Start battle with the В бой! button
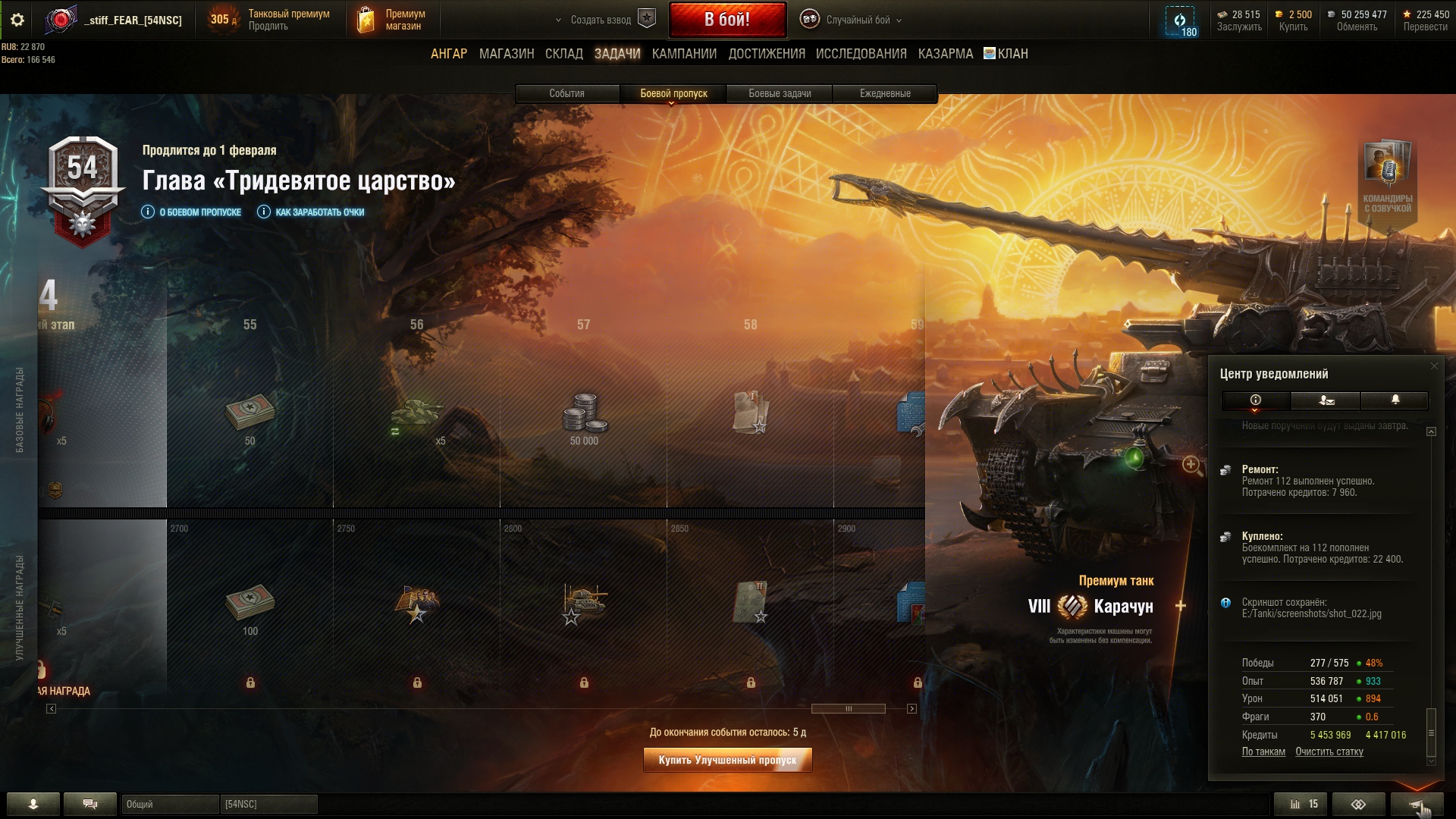Viewport: 1456px width, 819px height. point(727,20)
